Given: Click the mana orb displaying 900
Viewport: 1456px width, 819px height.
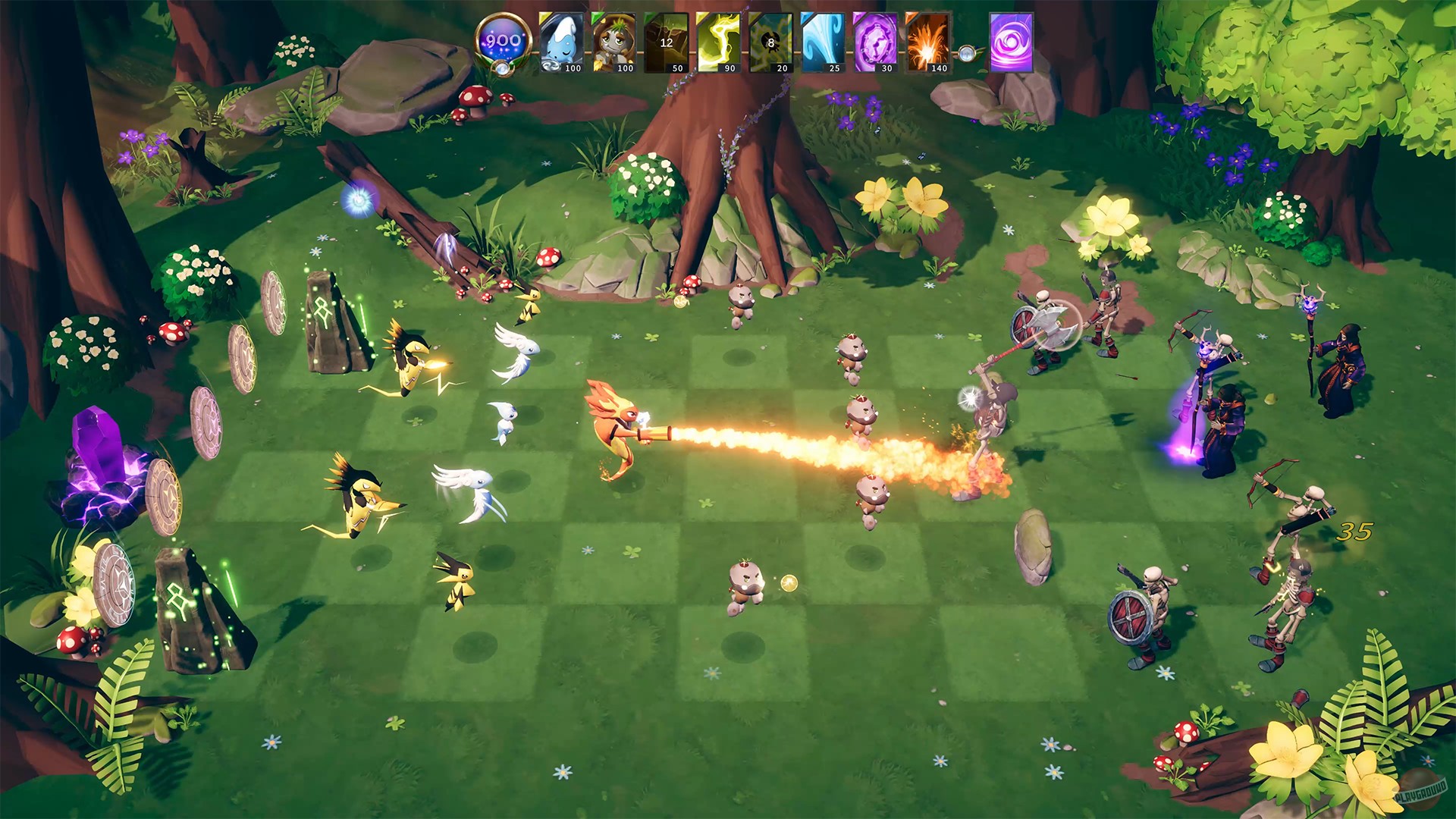Looking at the screenshot, I should click(x=502, y=38).
